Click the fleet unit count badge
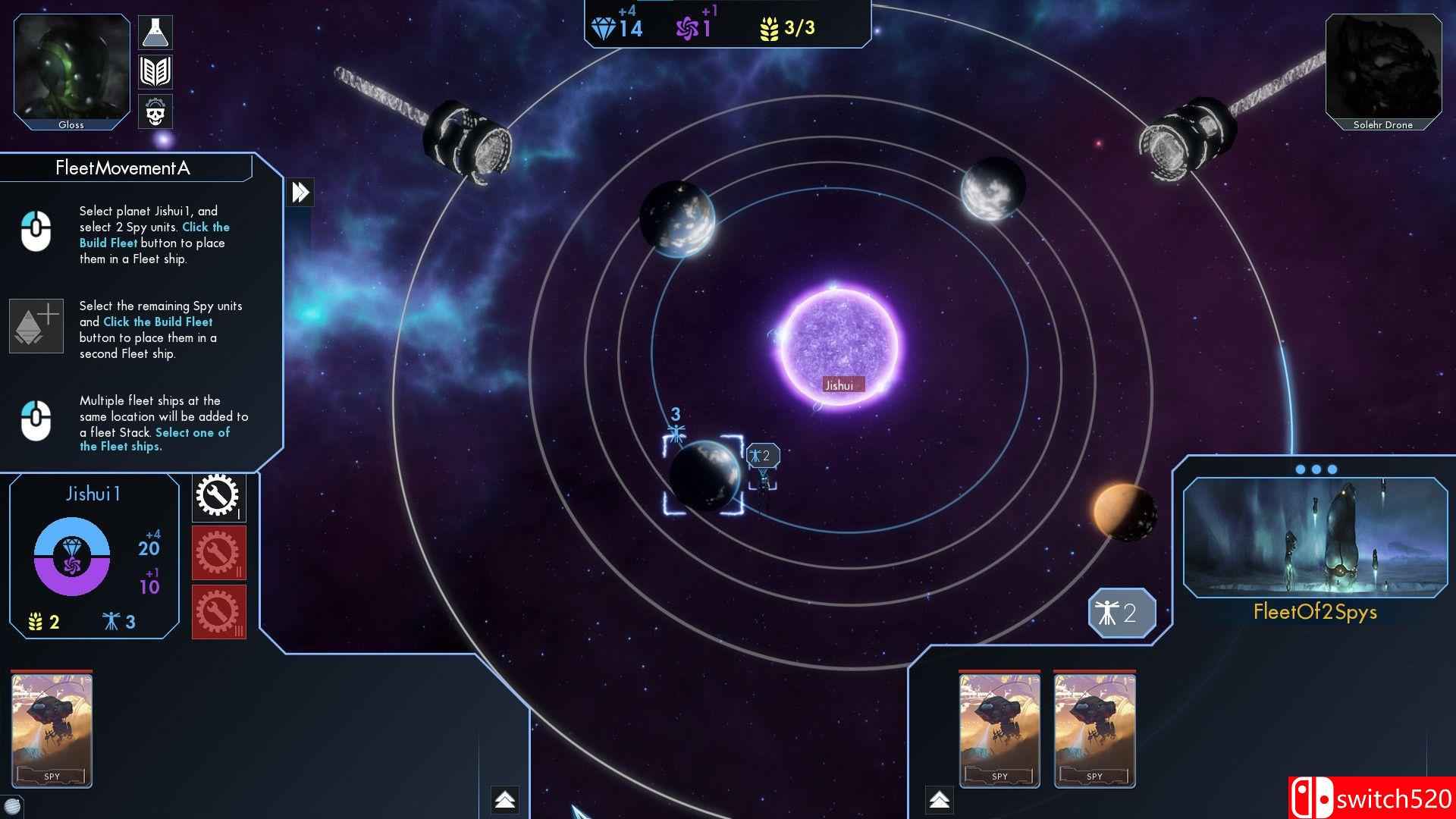The width and height of the screenshot is (1456, 819). (x=1122, y=613)
